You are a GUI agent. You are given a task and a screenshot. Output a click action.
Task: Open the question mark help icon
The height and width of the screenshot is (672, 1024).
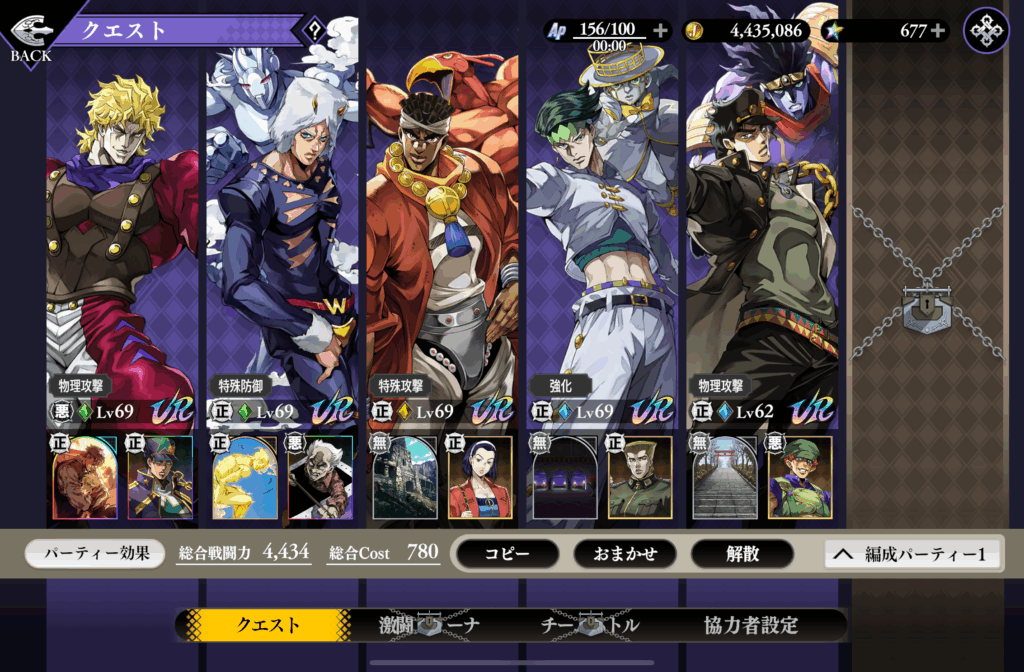click(316, 31)
